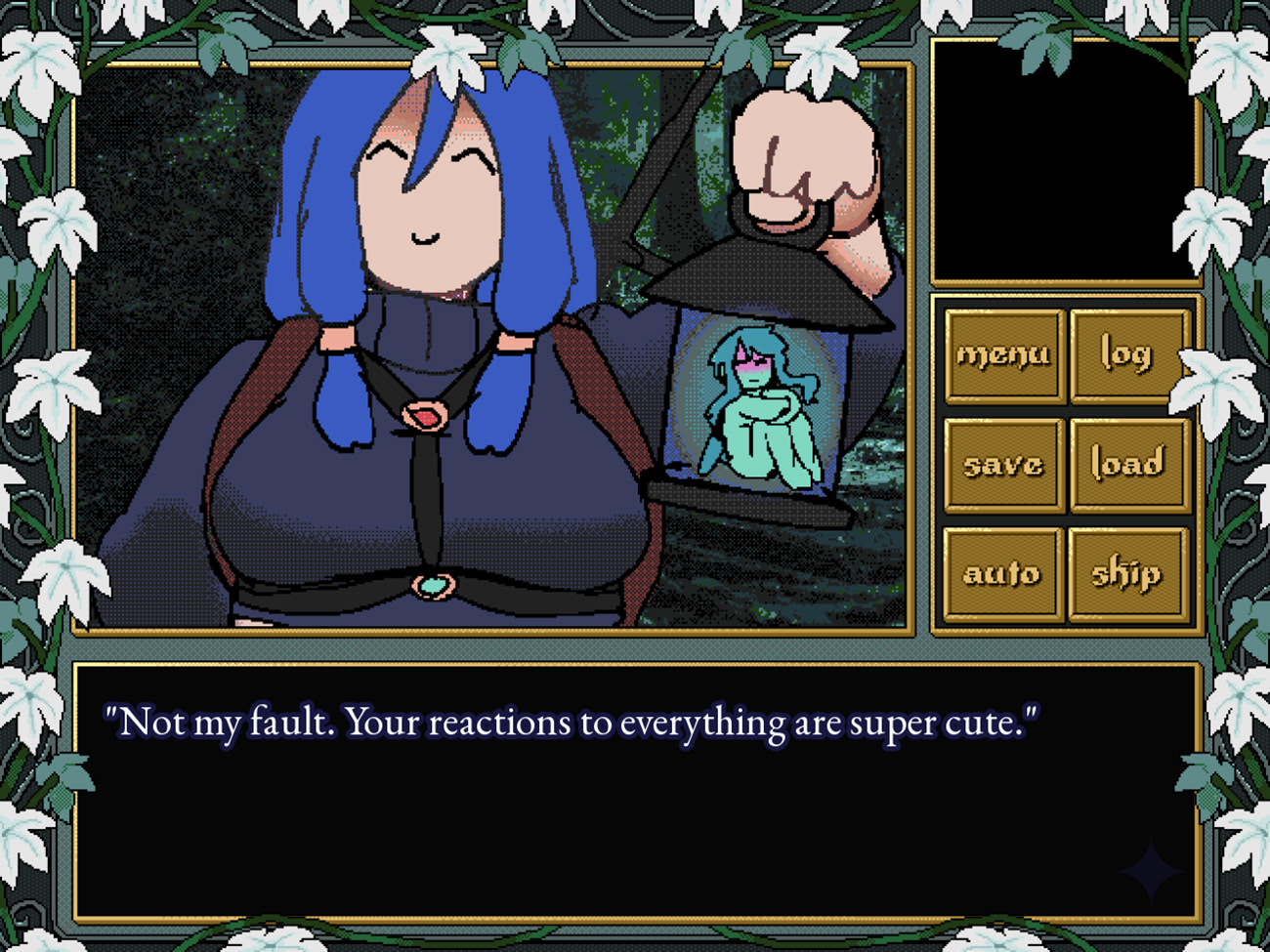The image size is (1270, 952).
Task: Load a previously saved game
Action: point(1128,464)
